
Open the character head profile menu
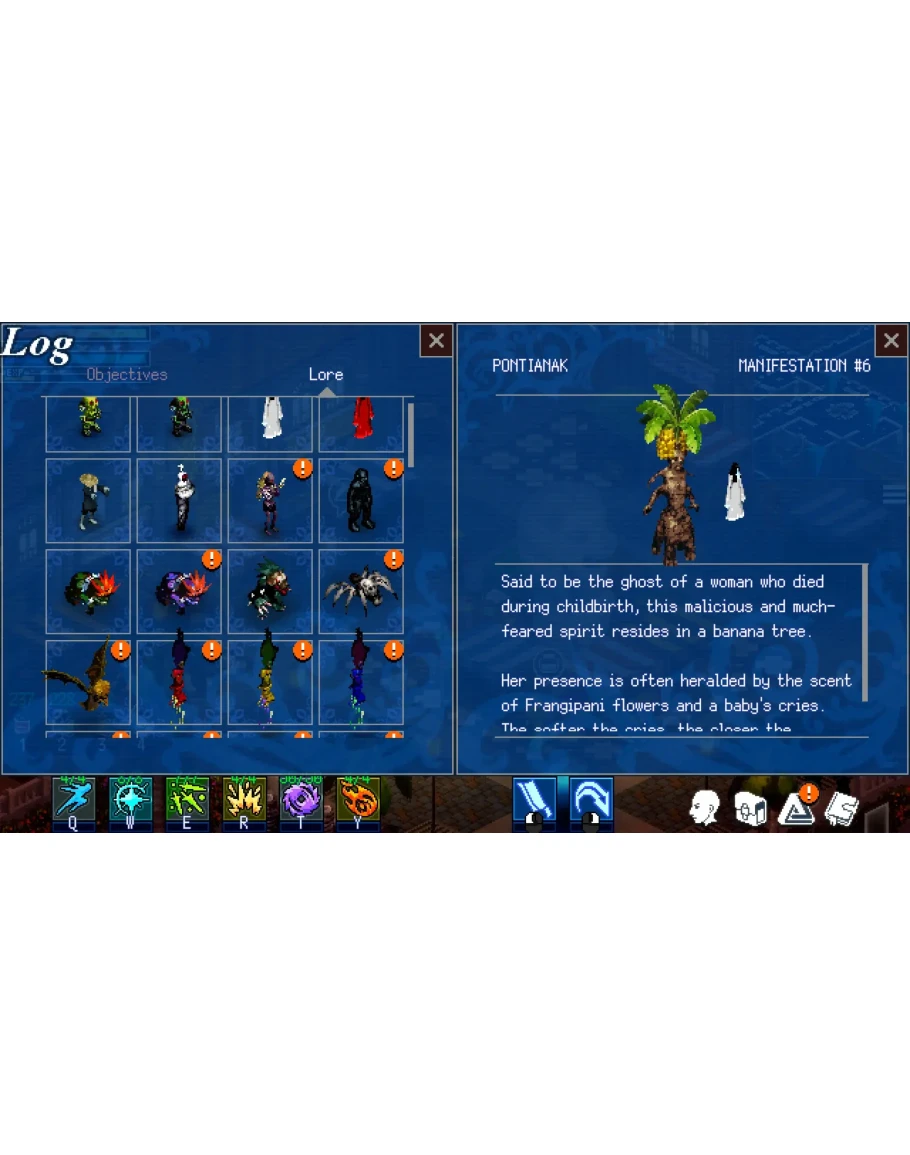pos(705,808)
